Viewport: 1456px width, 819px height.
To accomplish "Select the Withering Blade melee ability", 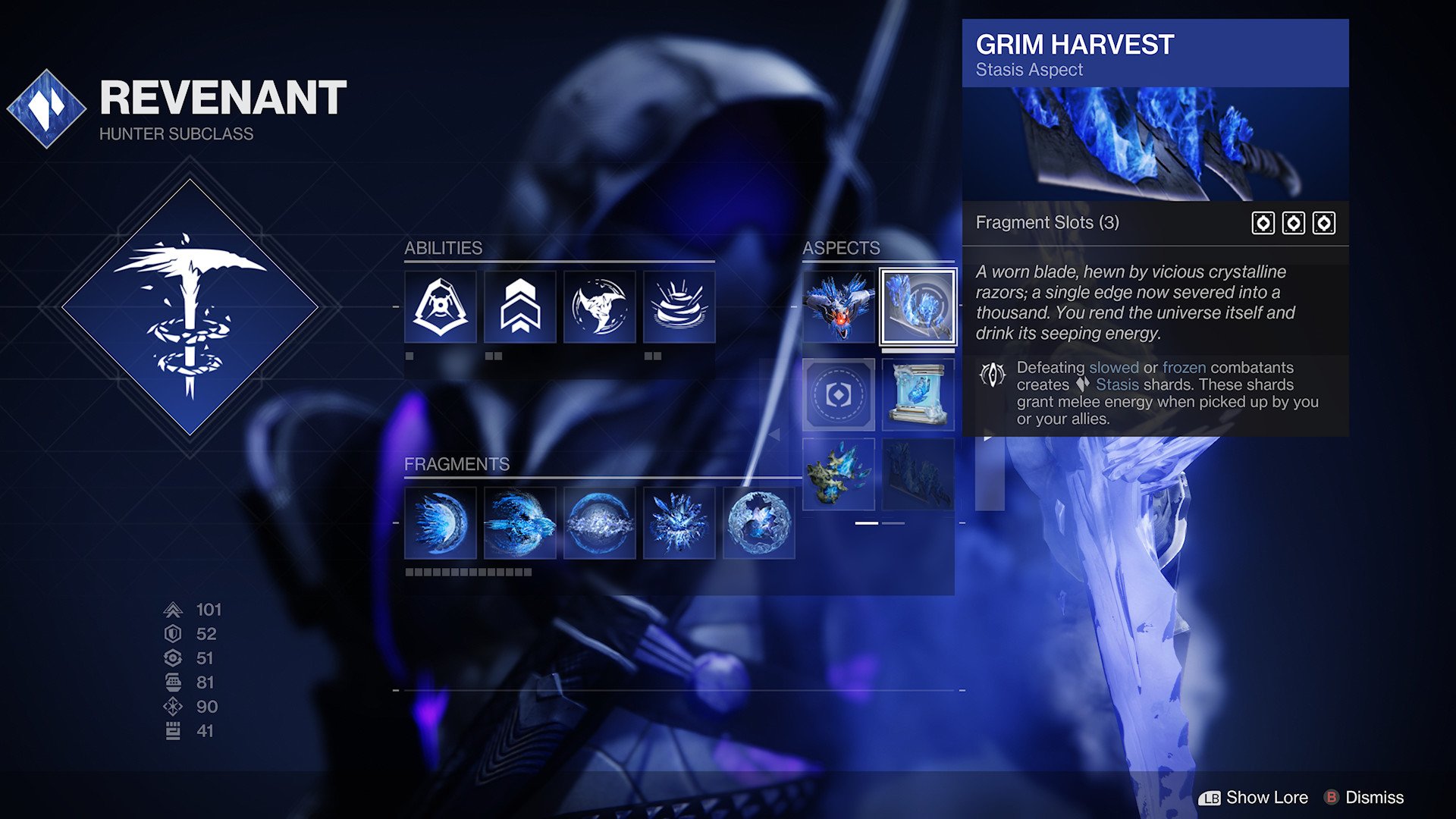I will coord(599,307).
